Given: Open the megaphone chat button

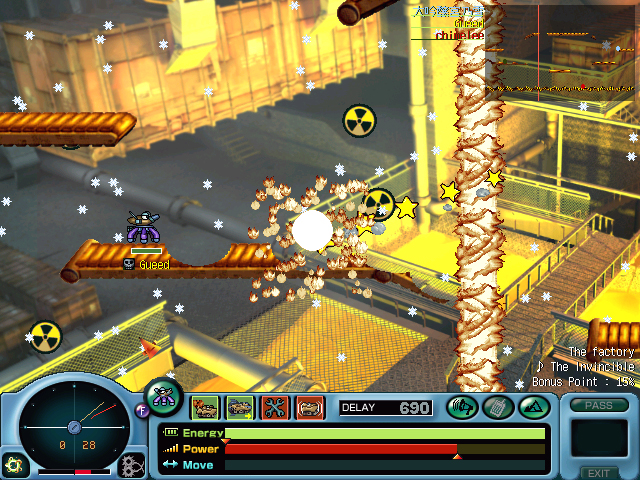Looking at the screenshot, I should 462,407.
